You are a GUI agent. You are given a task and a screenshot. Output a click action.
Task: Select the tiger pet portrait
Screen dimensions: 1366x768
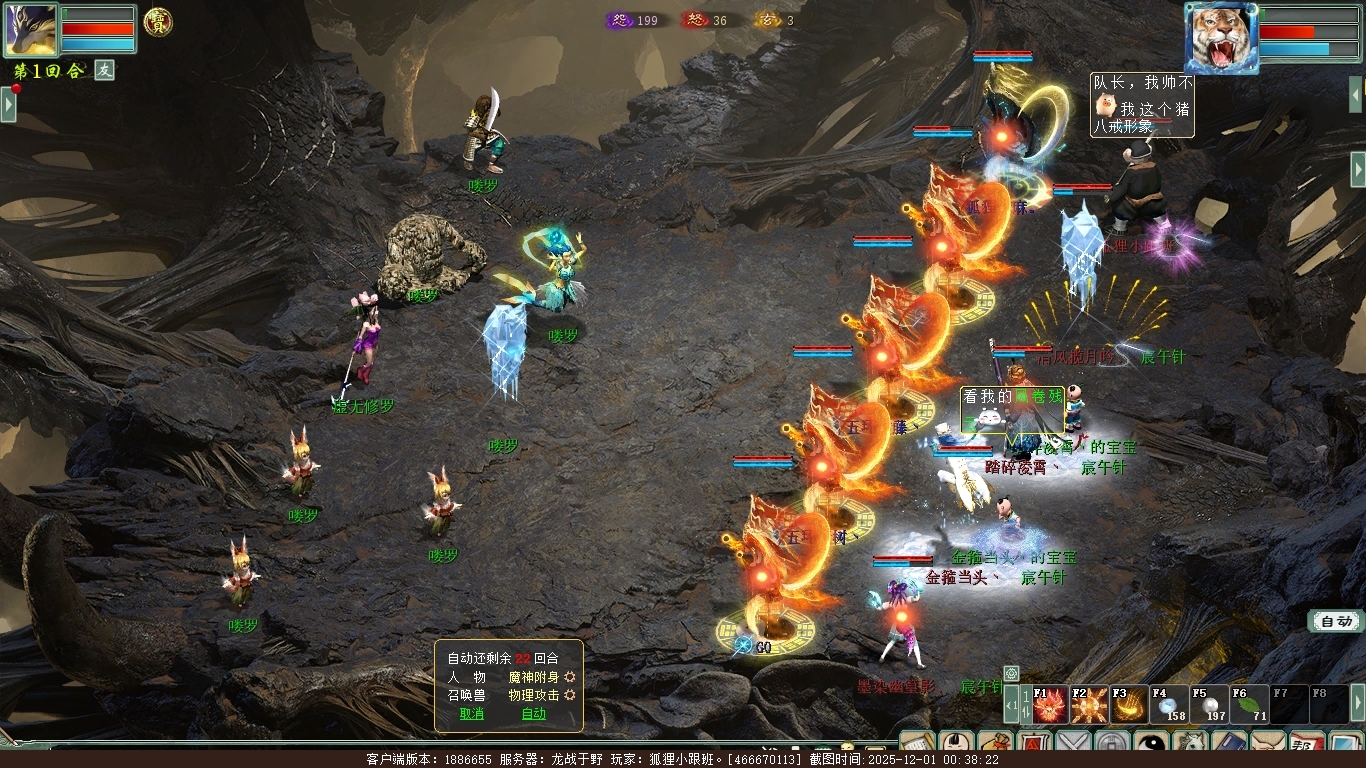1220,38
